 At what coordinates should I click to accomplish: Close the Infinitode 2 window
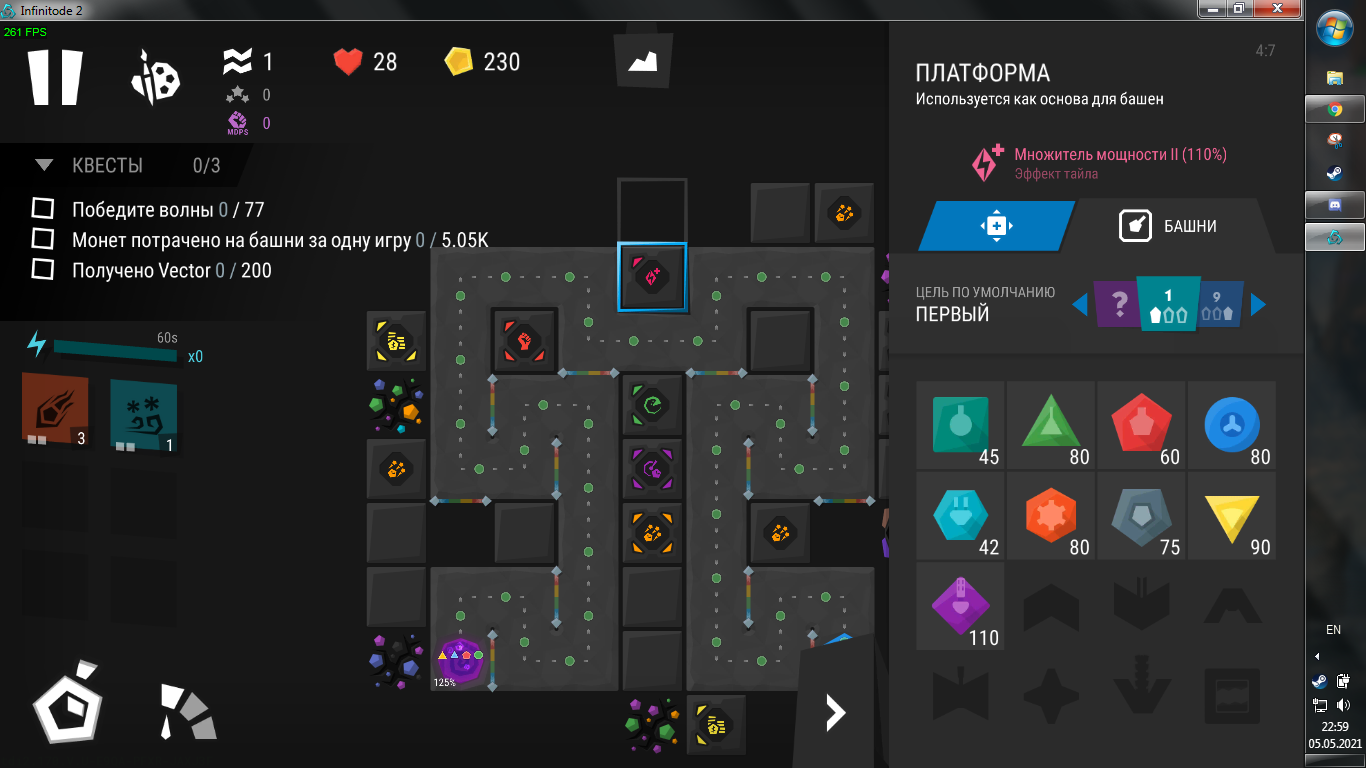pos(1282,9)
